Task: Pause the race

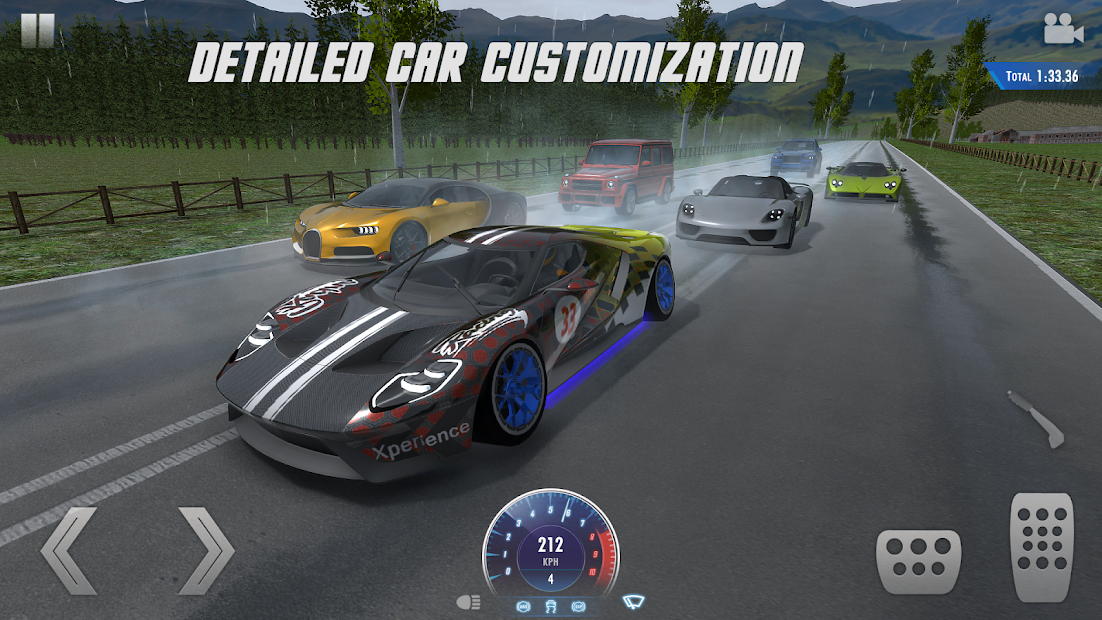Action: pos(37,30)
